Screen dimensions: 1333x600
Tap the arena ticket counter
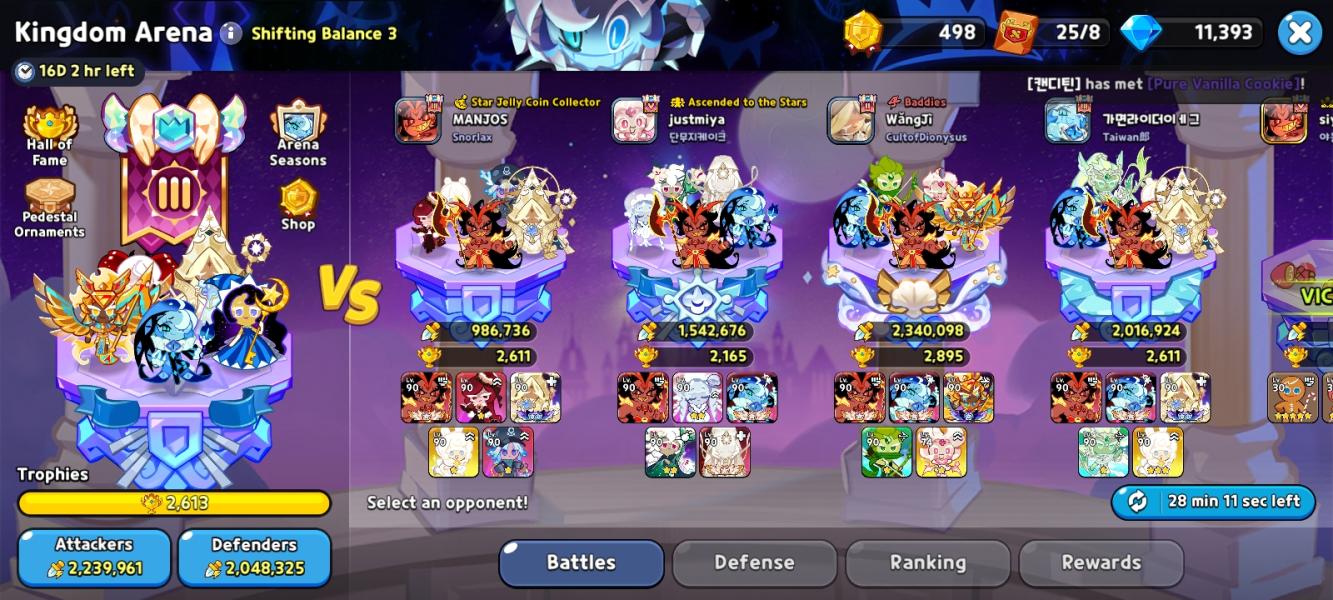(x=1053, y=33)
